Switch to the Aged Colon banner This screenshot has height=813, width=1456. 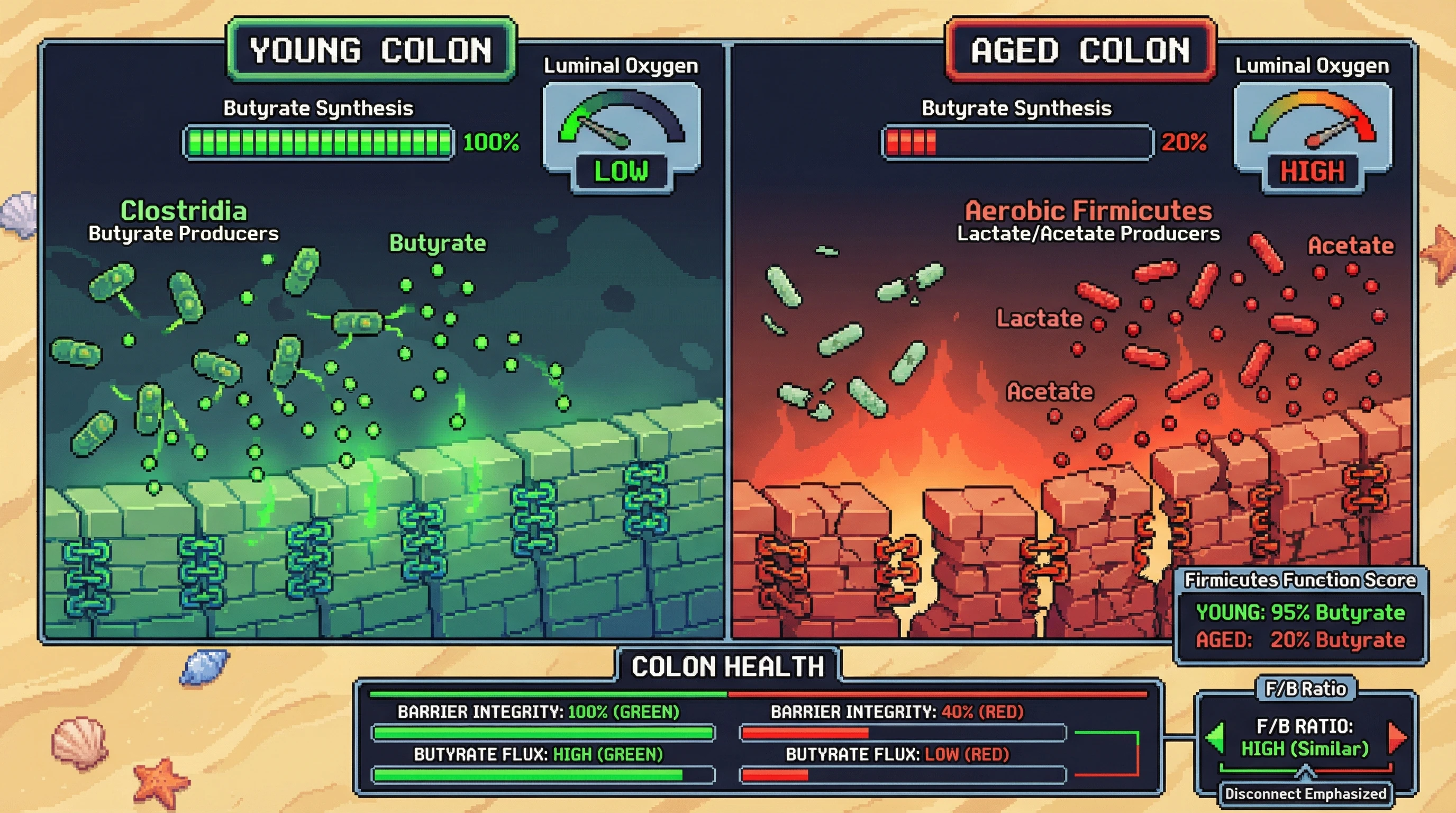tap(1080, 50)
